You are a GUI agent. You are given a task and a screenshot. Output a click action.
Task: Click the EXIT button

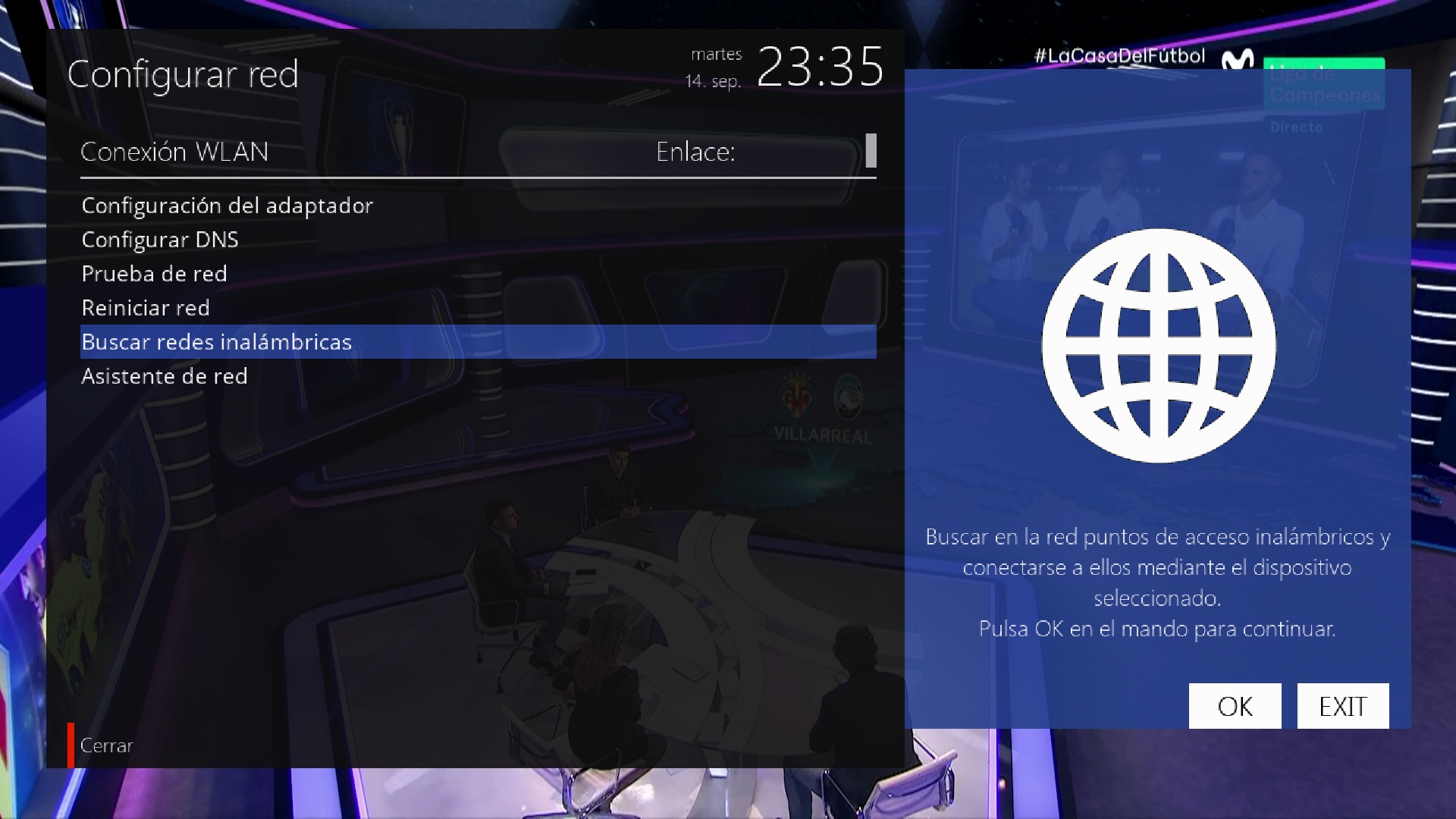1343,706
